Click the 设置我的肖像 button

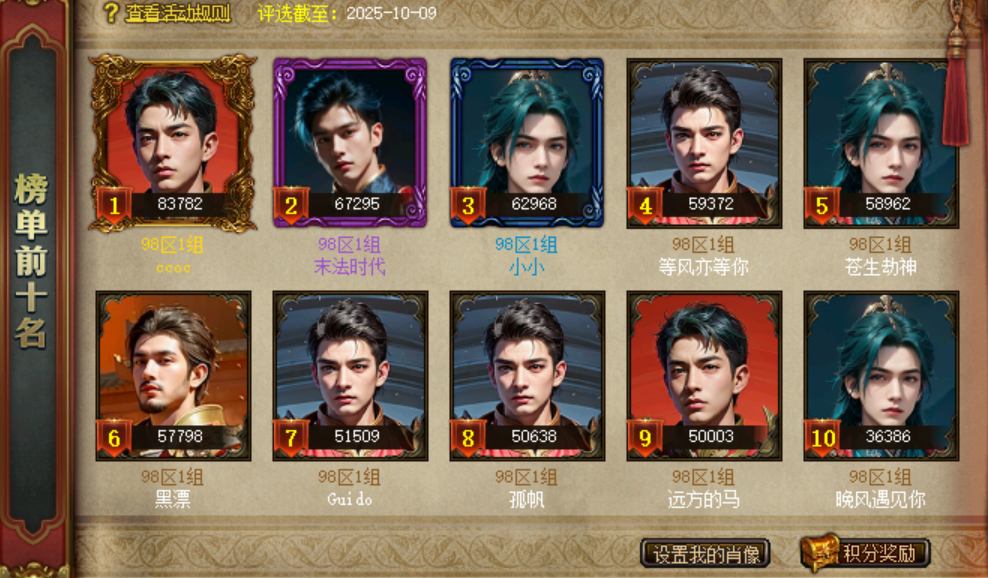(706, 553)
